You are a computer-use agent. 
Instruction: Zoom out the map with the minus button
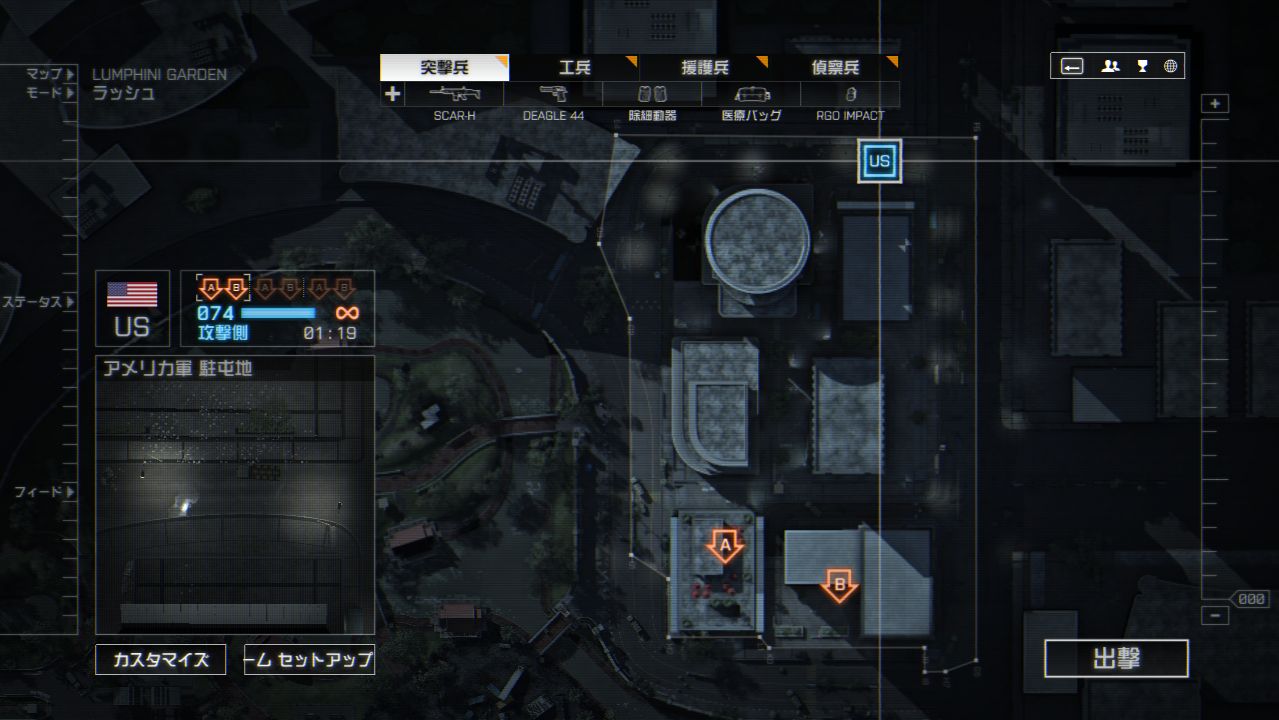pos(1215,616)
